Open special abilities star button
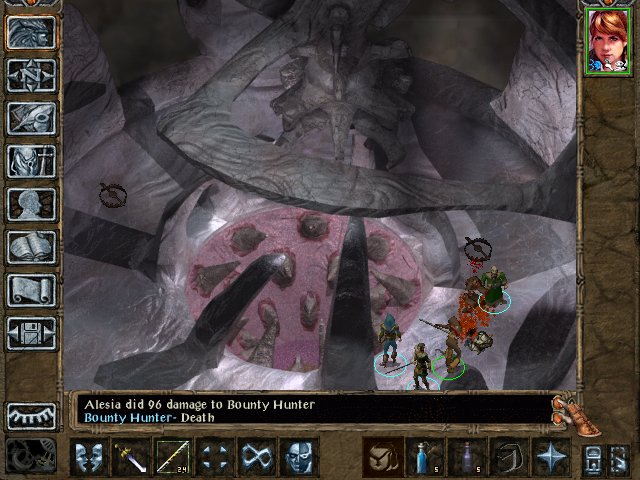This screenshot has width=640, height=480. 550,458
